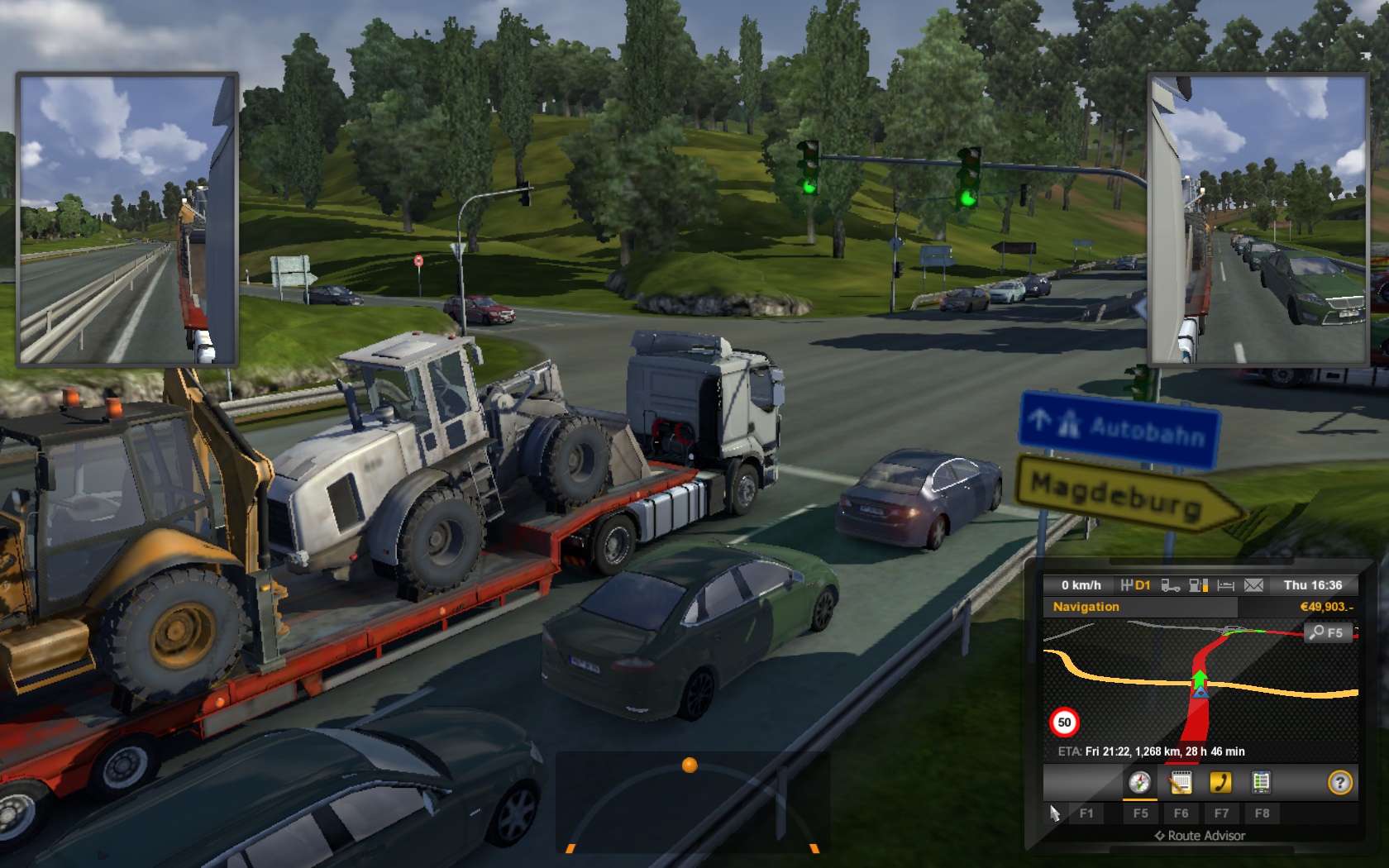Click the Route Advisor title label

pos(1200,836)
